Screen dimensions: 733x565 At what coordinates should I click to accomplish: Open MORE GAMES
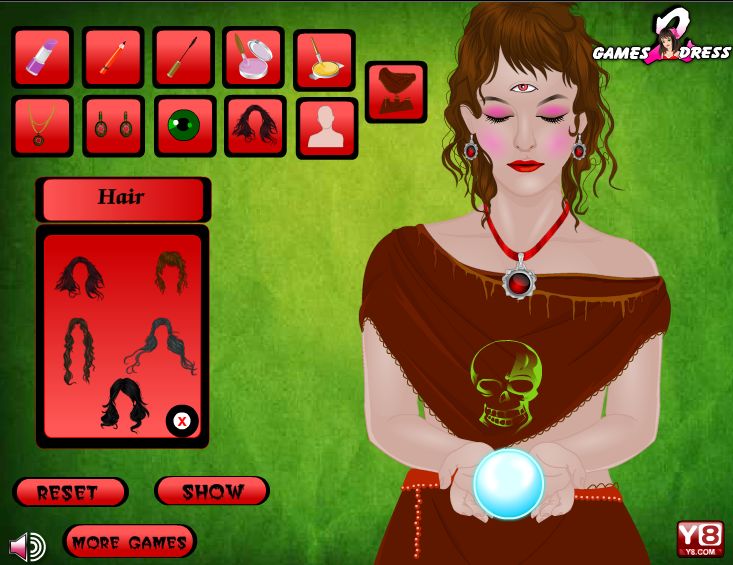[129, 542]
